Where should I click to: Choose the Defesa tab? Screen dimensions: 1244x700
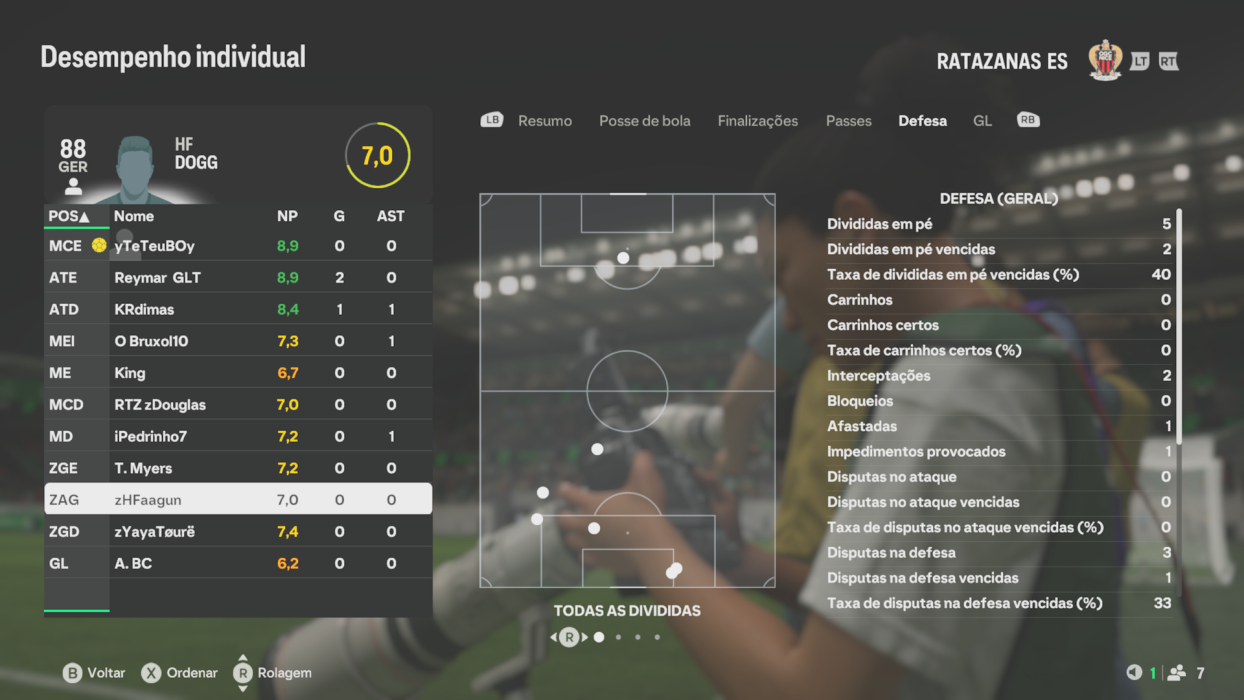(x=922, y=121)
